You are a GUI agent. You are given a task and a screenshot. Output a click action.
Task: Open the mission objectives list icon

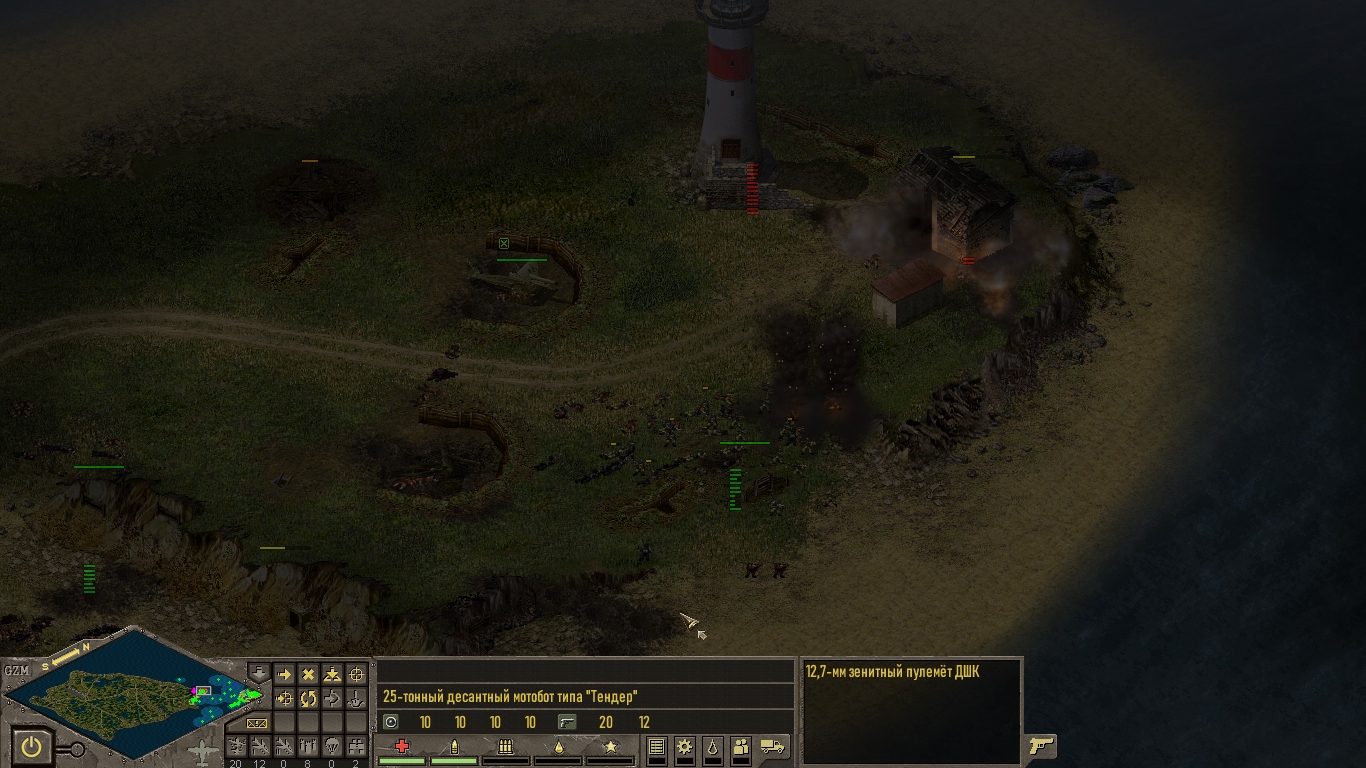click(656, 746)
